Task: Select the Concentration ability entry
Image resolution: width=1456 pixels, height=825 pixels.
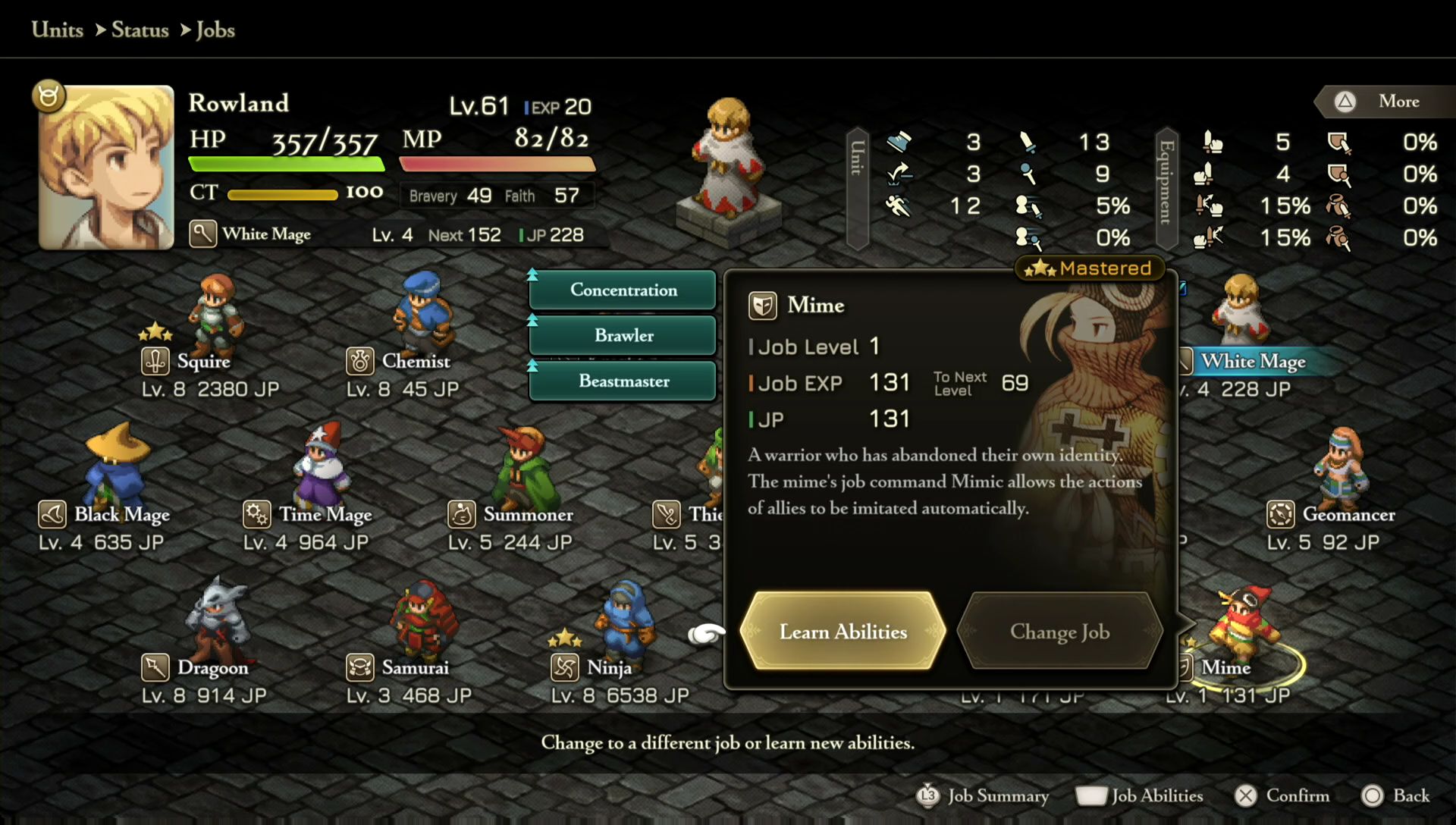Action: point(623,290)
